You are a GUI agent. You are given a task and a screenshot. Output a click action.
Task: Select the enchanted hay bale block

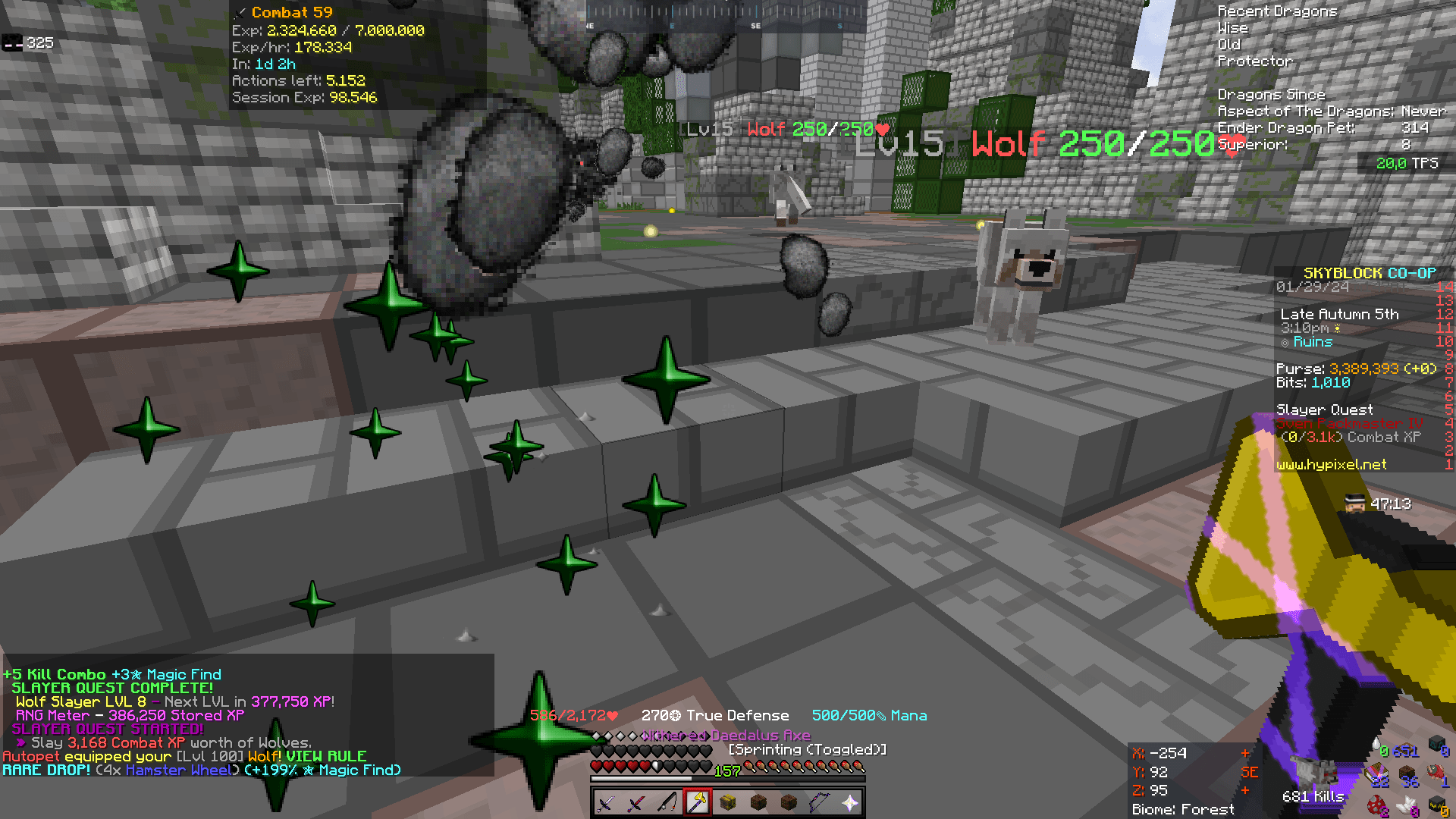728,802
